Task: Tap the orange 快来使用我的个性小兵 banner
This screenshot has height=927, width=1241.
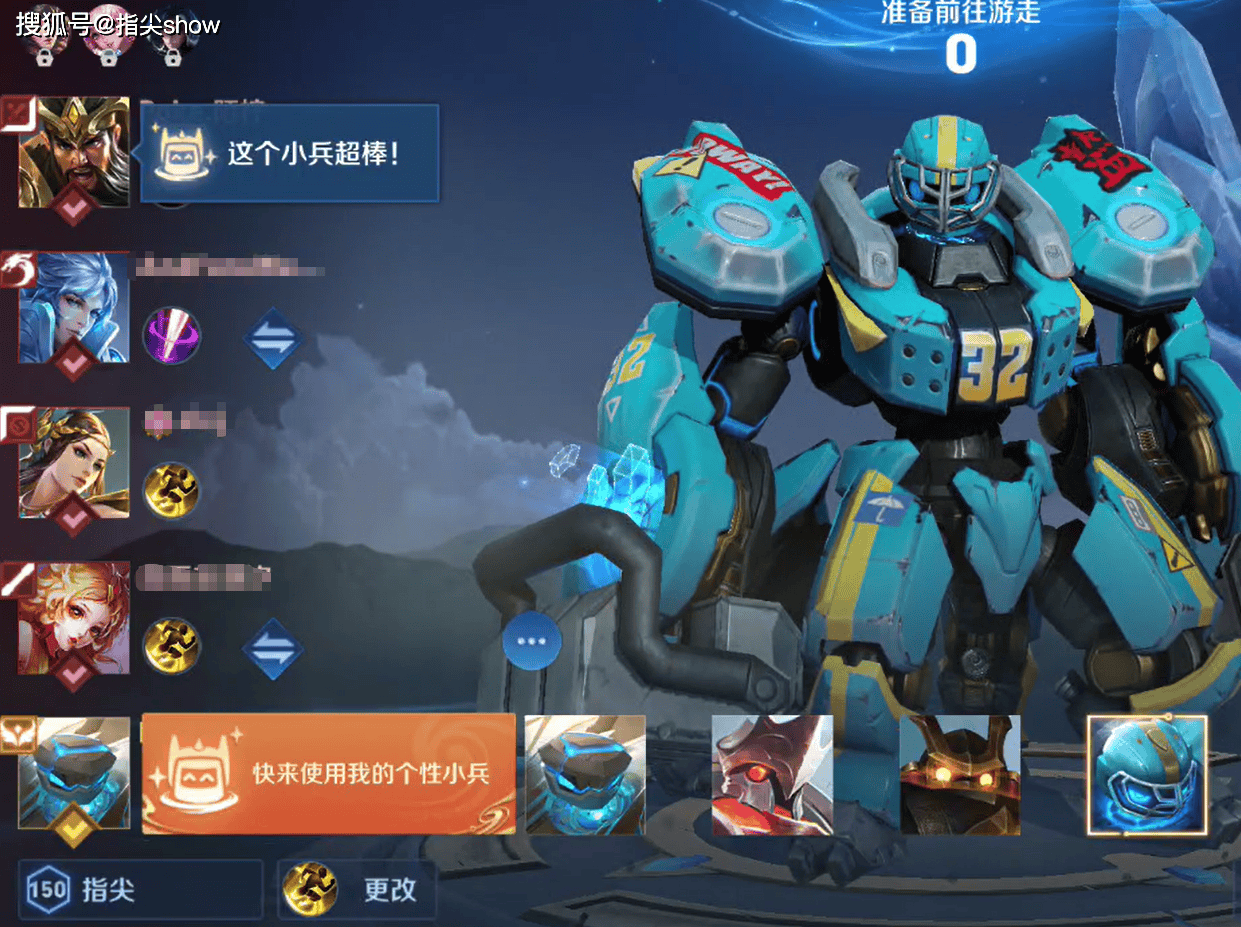Action: (x=329, y=774)
